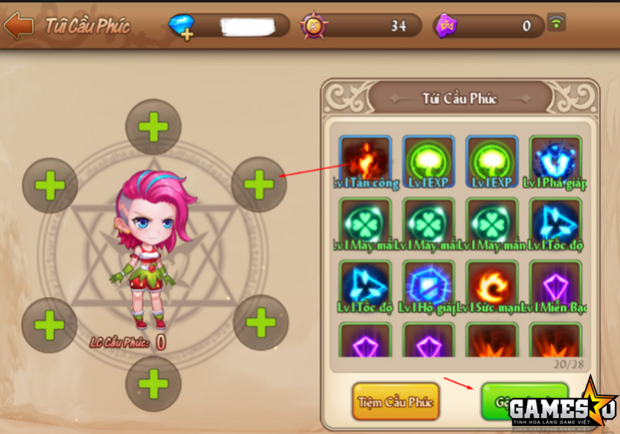620x434 pixels.
Task: Open the bottommost plus slot of the circle
Action: (153, 383)
